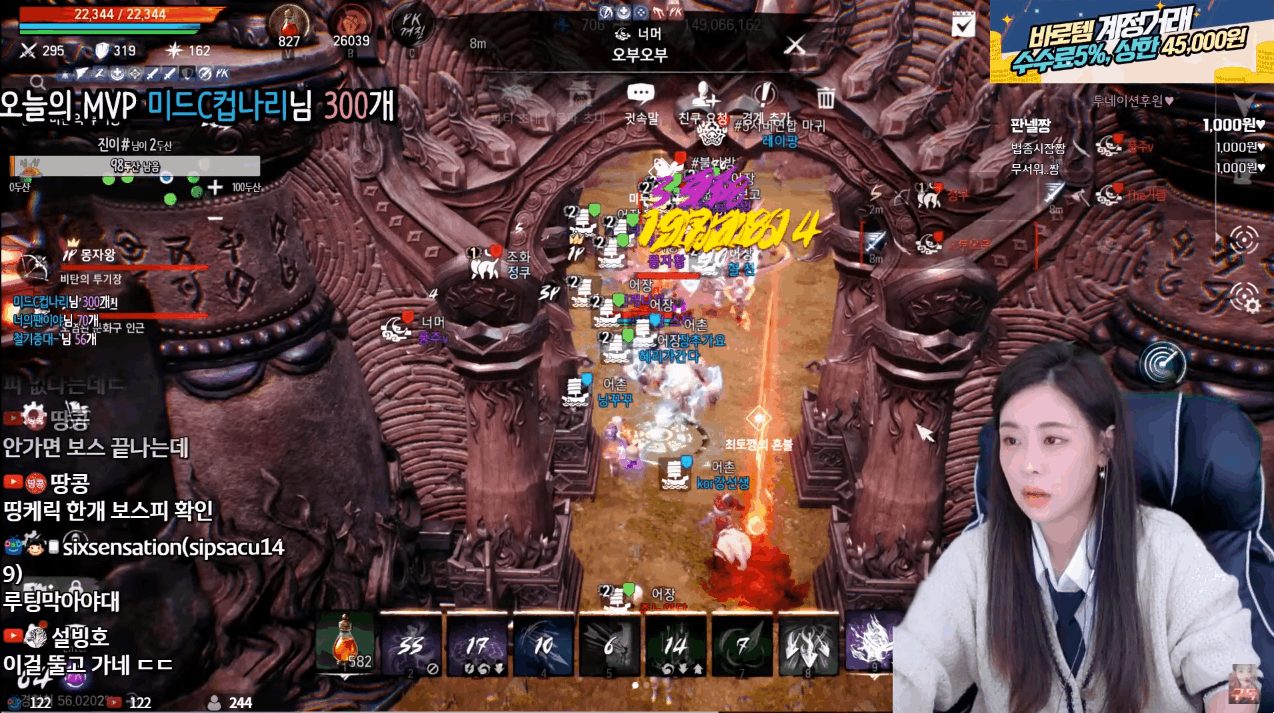Viewport: 1274px width, 713px height.
Task: Toggle the radar scan button
Action: click(x=1163, y=363)
